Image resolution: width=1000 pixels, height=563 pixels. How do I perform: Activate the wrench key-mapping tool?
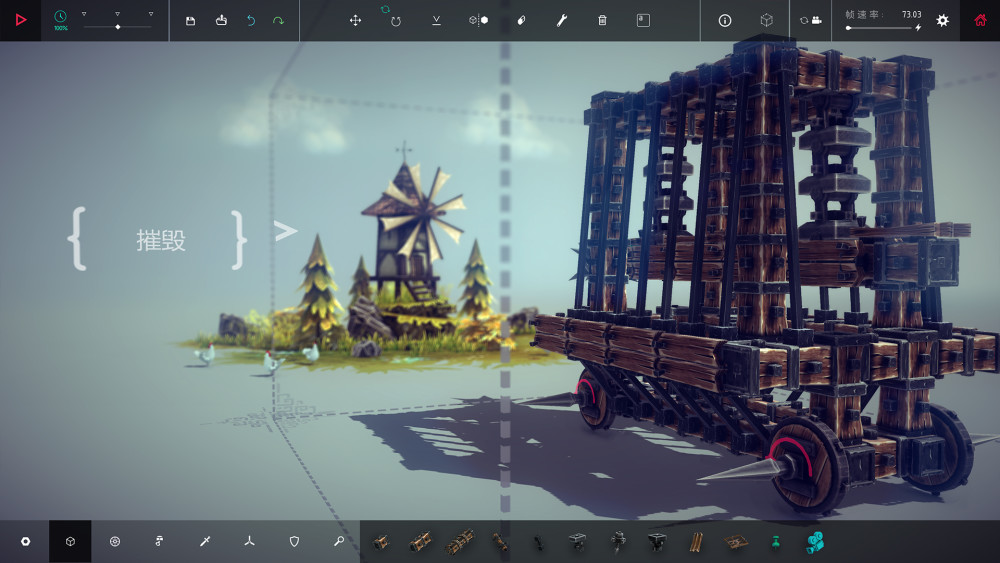[561, 20]
